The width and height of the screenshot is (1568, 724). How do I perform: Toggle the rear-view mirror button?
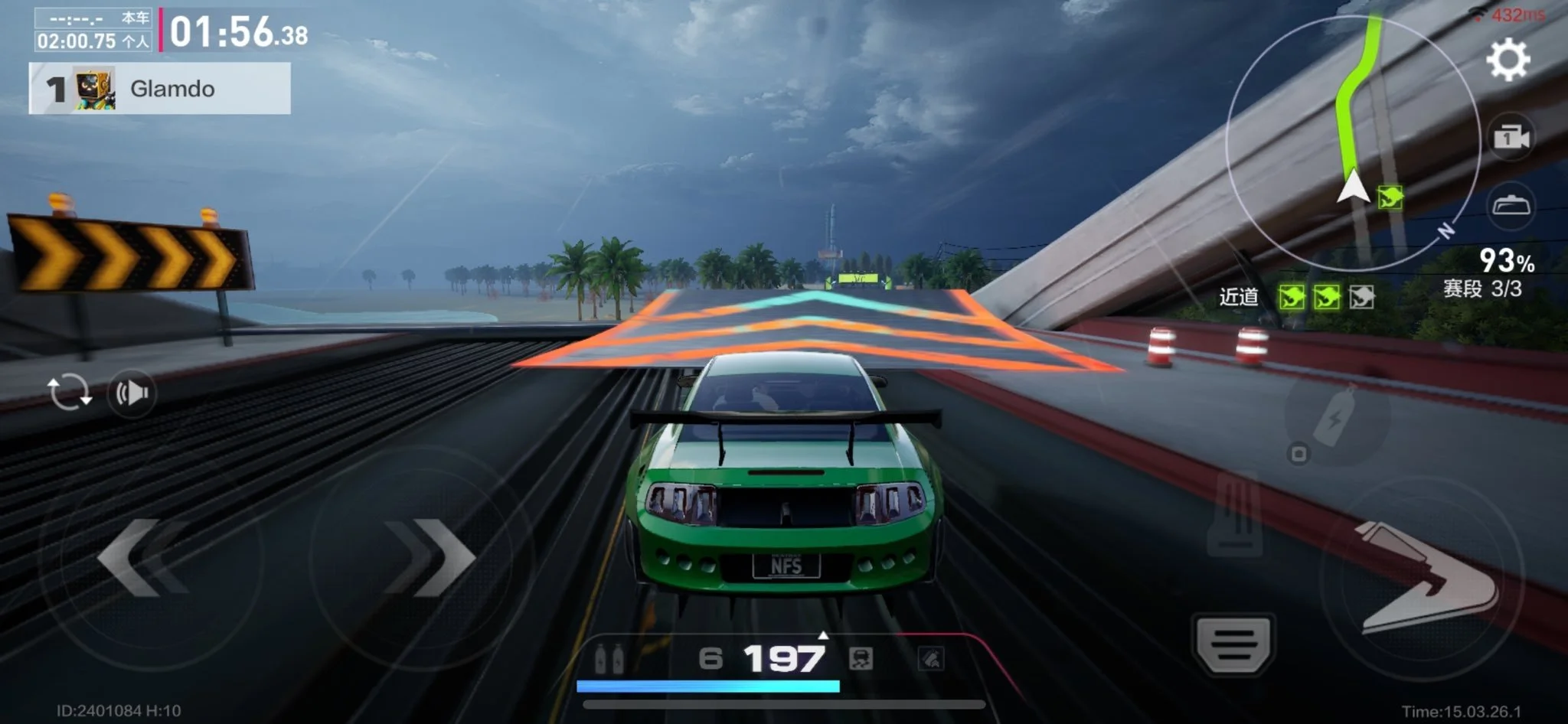pos(1511,206)
